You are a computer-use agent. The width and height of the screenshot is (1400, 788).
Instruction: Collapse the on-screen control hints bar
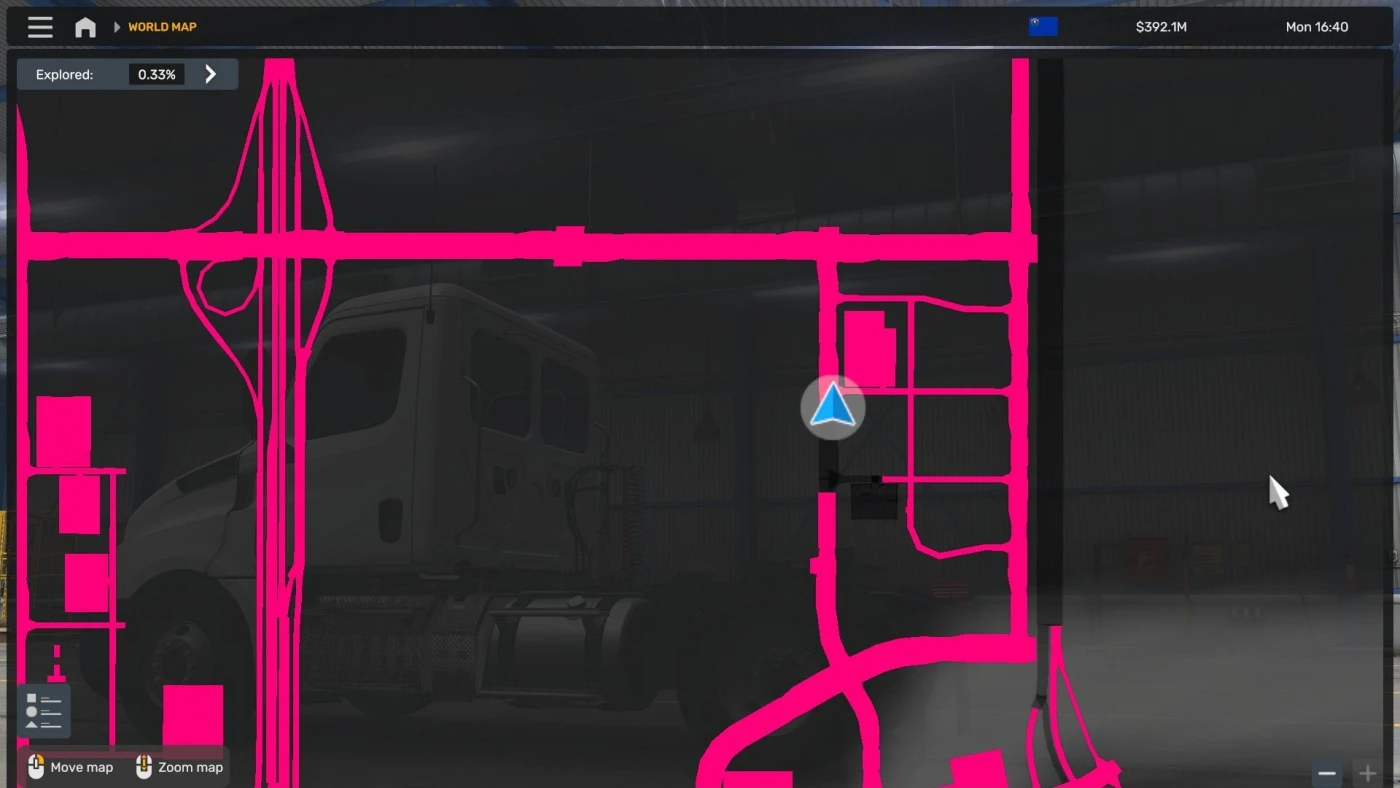pos(125,768)
